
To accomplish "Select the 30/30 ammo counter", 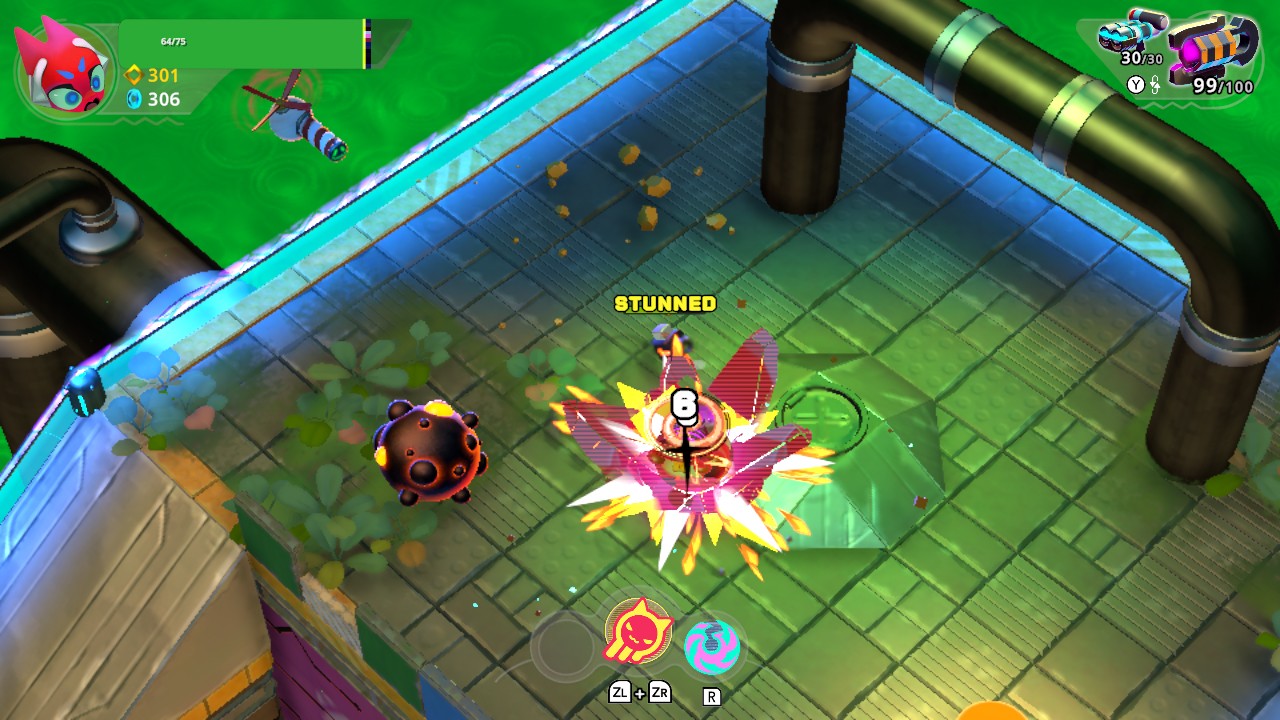I will click(1142, 58).
